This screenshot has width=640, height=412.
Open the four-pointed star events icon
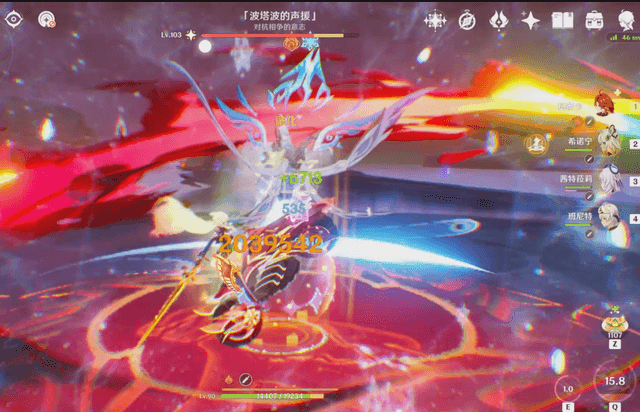point(436,20)
